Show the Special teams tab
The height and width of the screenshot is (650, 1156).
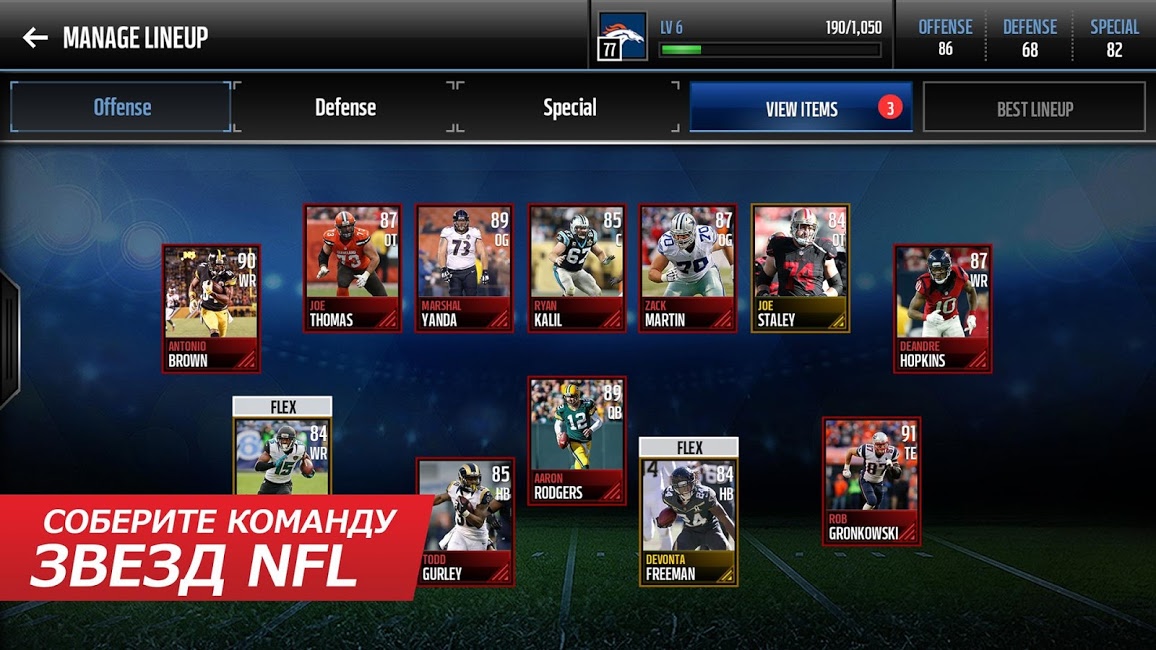pos(569,107)
